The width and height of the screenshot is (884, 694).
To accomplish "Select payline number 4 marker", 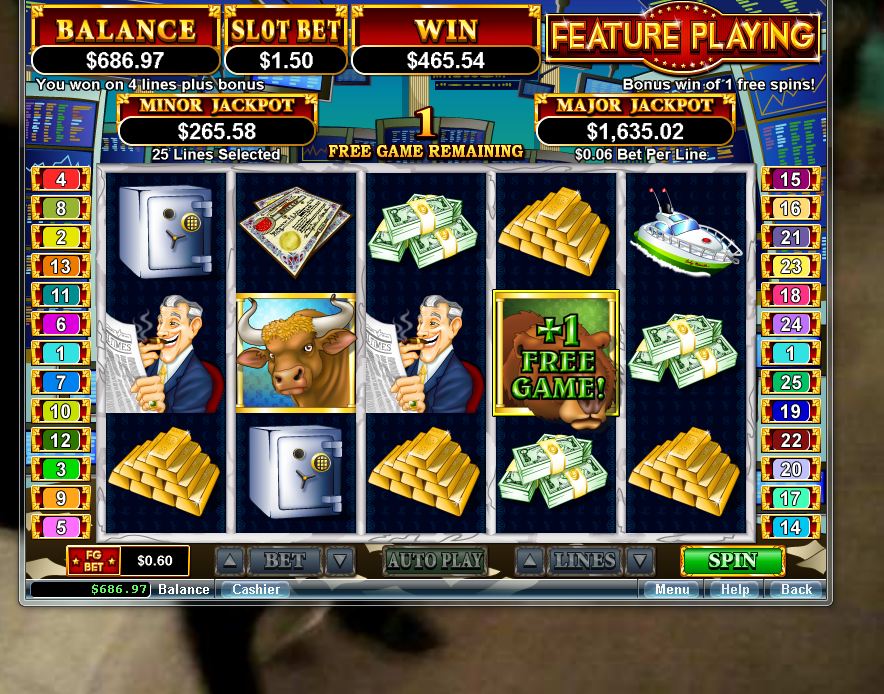I will point(61,180).
